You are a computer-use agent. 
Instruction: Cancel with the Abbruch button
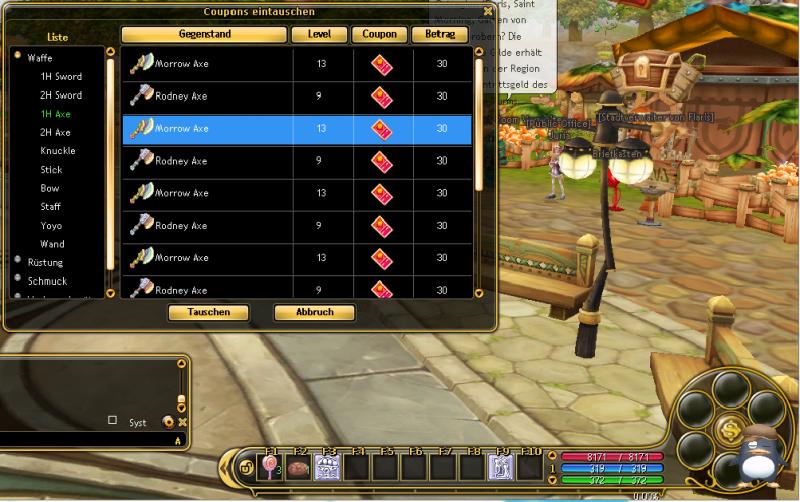click(314, 312)
